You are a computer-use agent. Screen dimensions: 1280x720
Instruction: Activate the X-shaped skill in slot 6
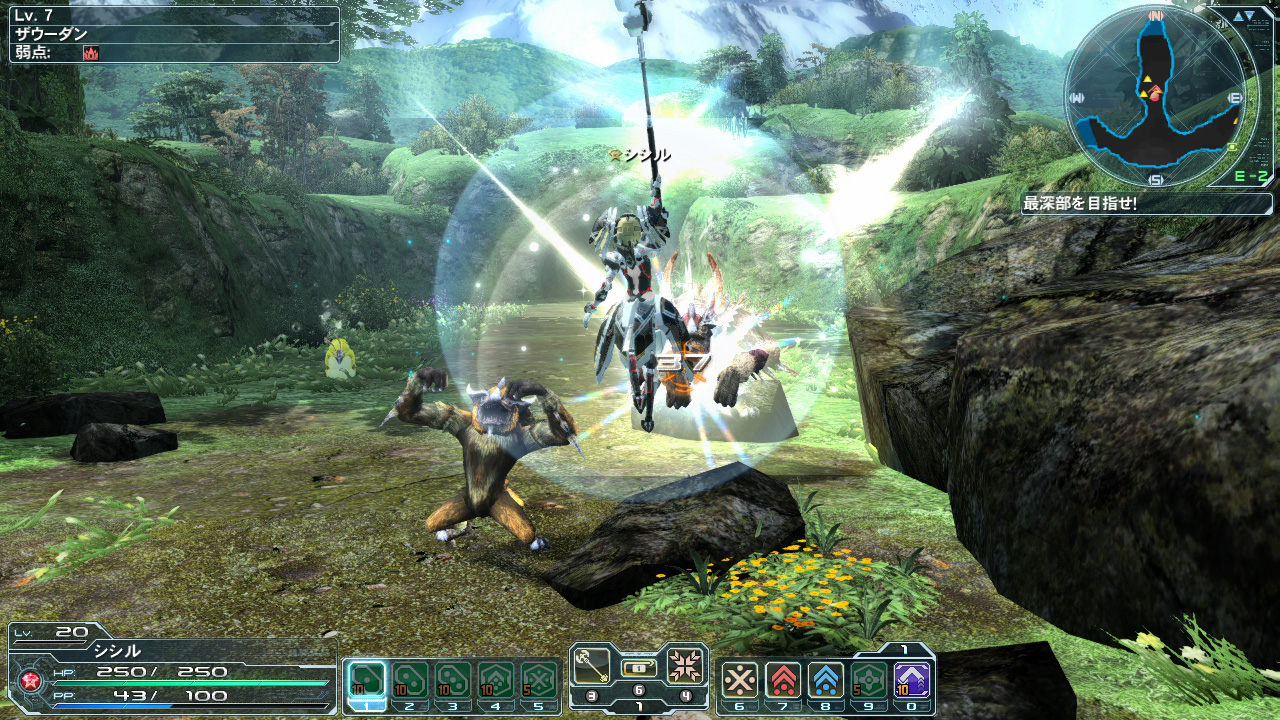[x=740, y=681]
